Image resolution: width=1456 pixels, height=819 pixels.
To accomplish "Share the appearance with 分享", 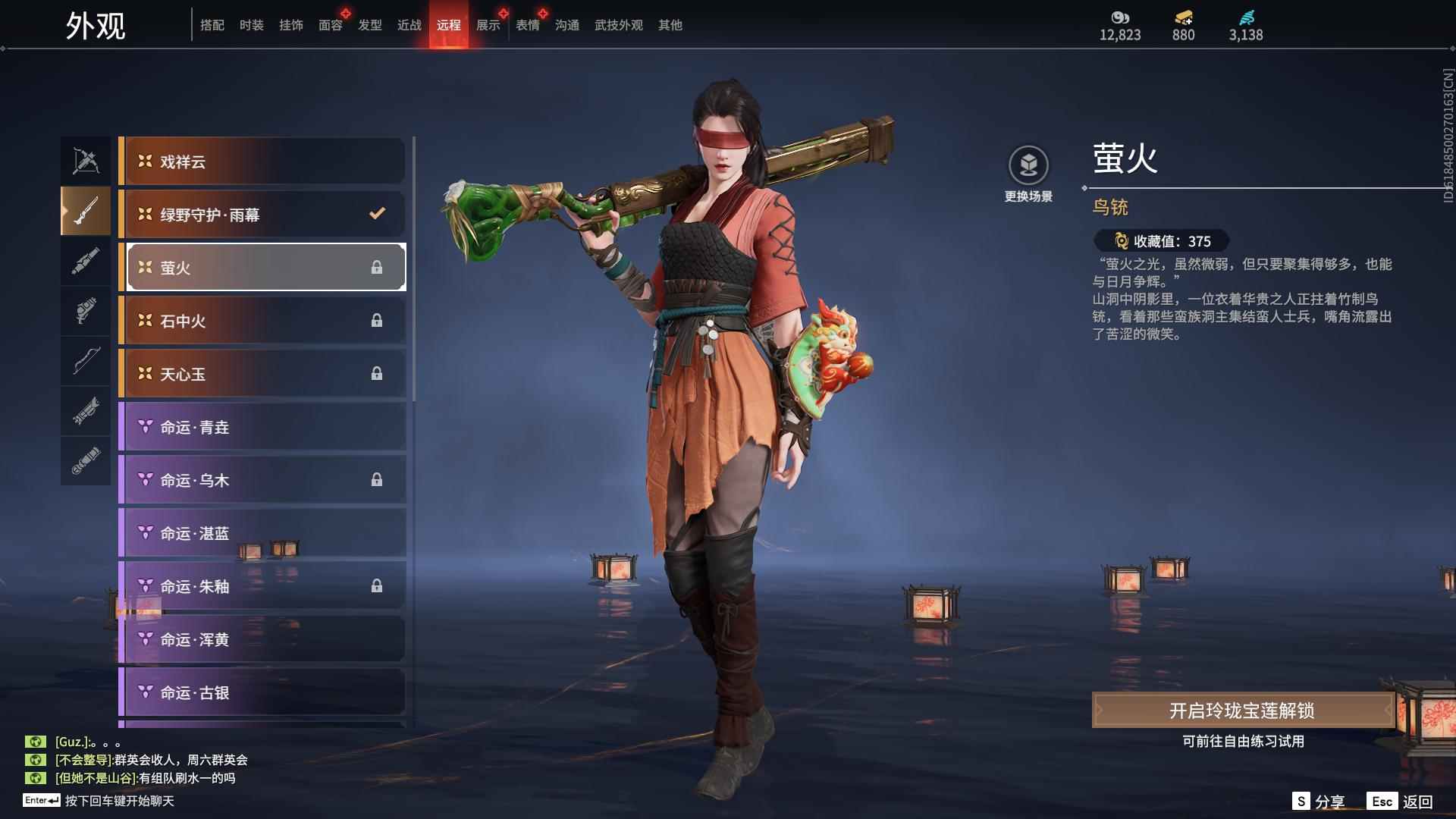I will coord(1318,802).
